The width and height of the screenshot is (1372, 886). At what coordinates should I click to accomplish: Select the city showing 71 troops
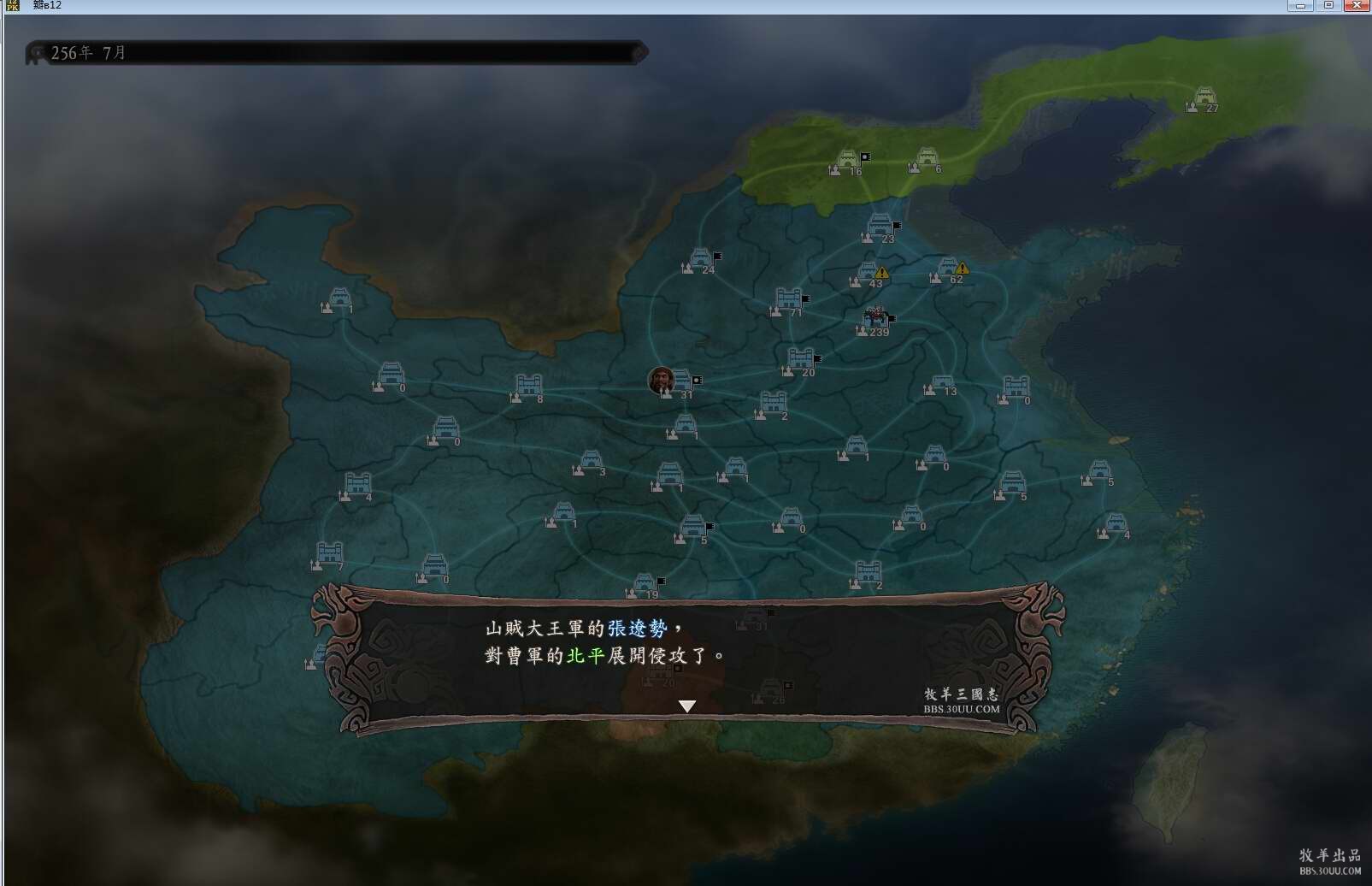pos(788,298)
